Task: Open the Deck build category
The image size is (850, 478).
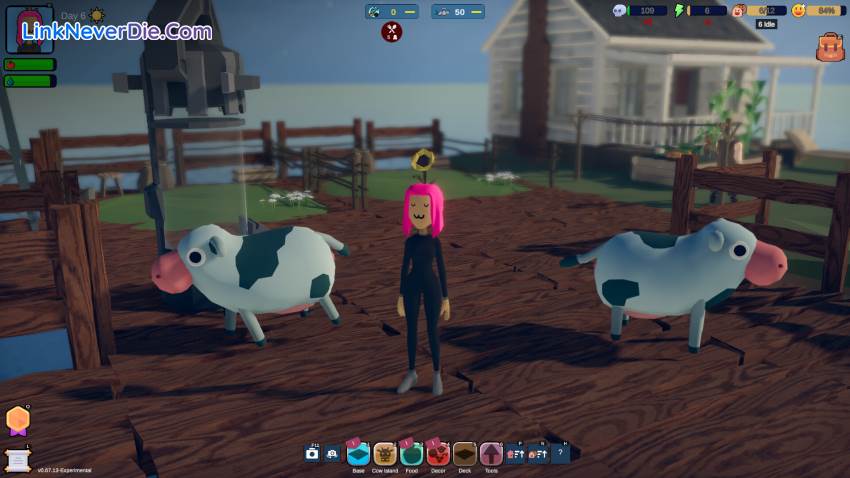Action: tap(464, 454)
